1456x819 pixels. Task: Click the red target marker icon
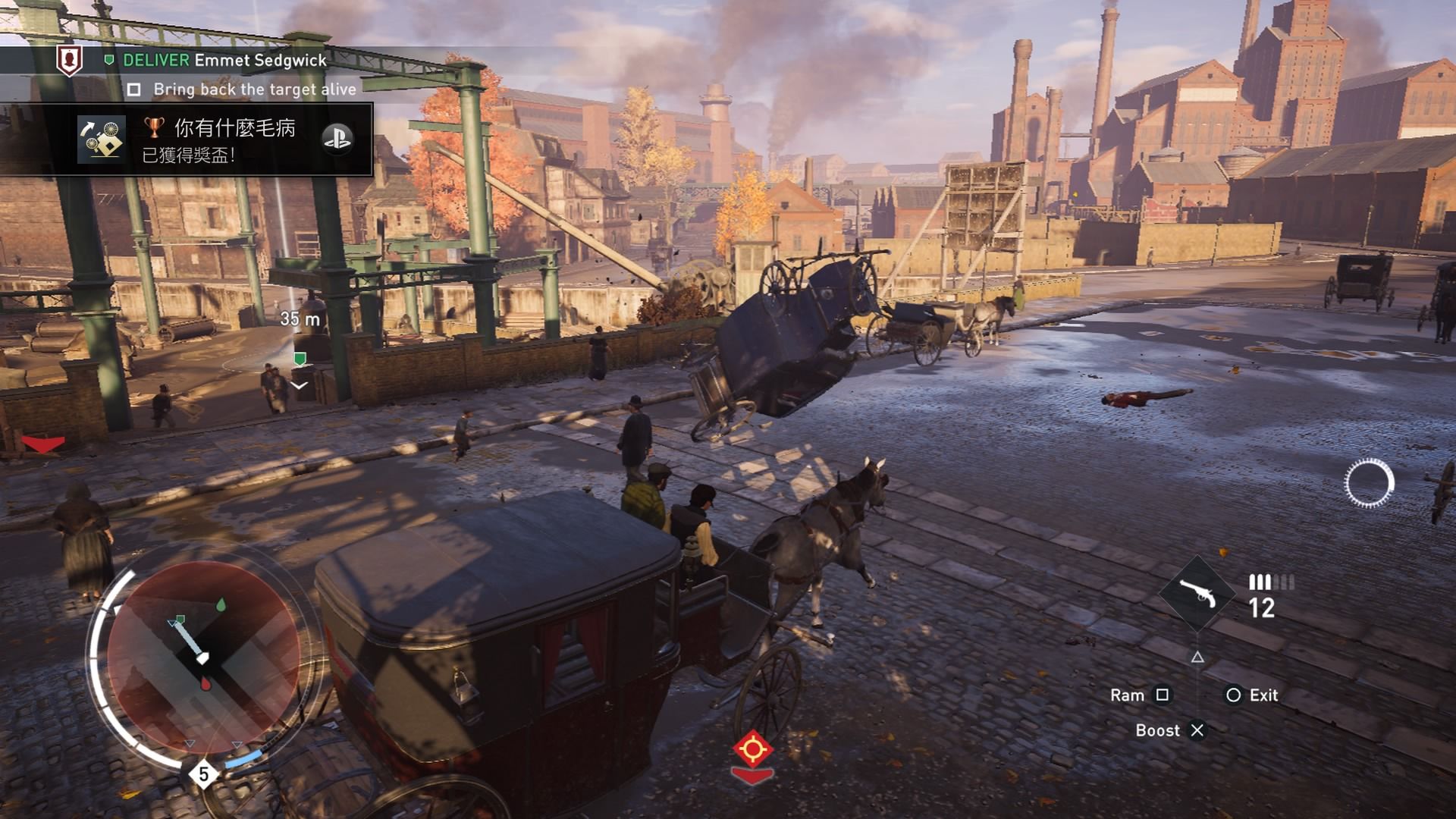click(752, 750)
